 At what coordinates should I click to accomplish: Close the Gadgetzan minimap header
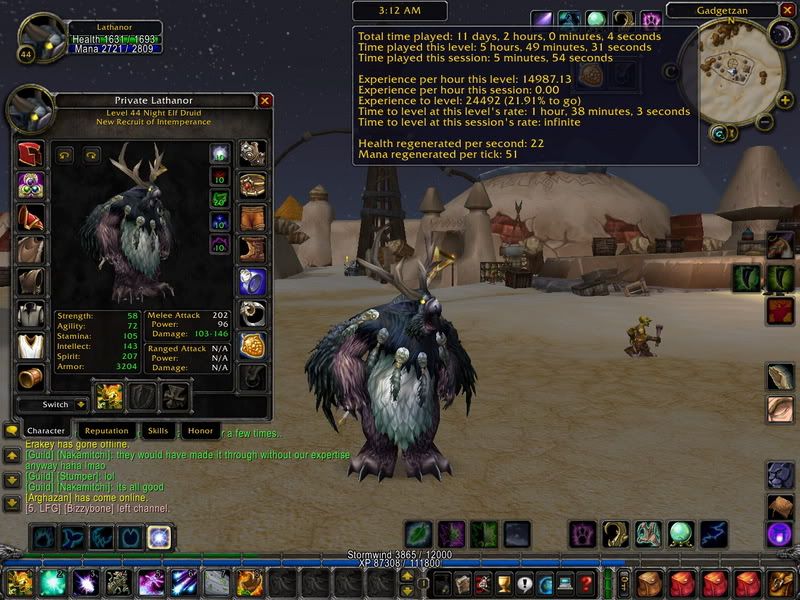(x=790, y=11)
